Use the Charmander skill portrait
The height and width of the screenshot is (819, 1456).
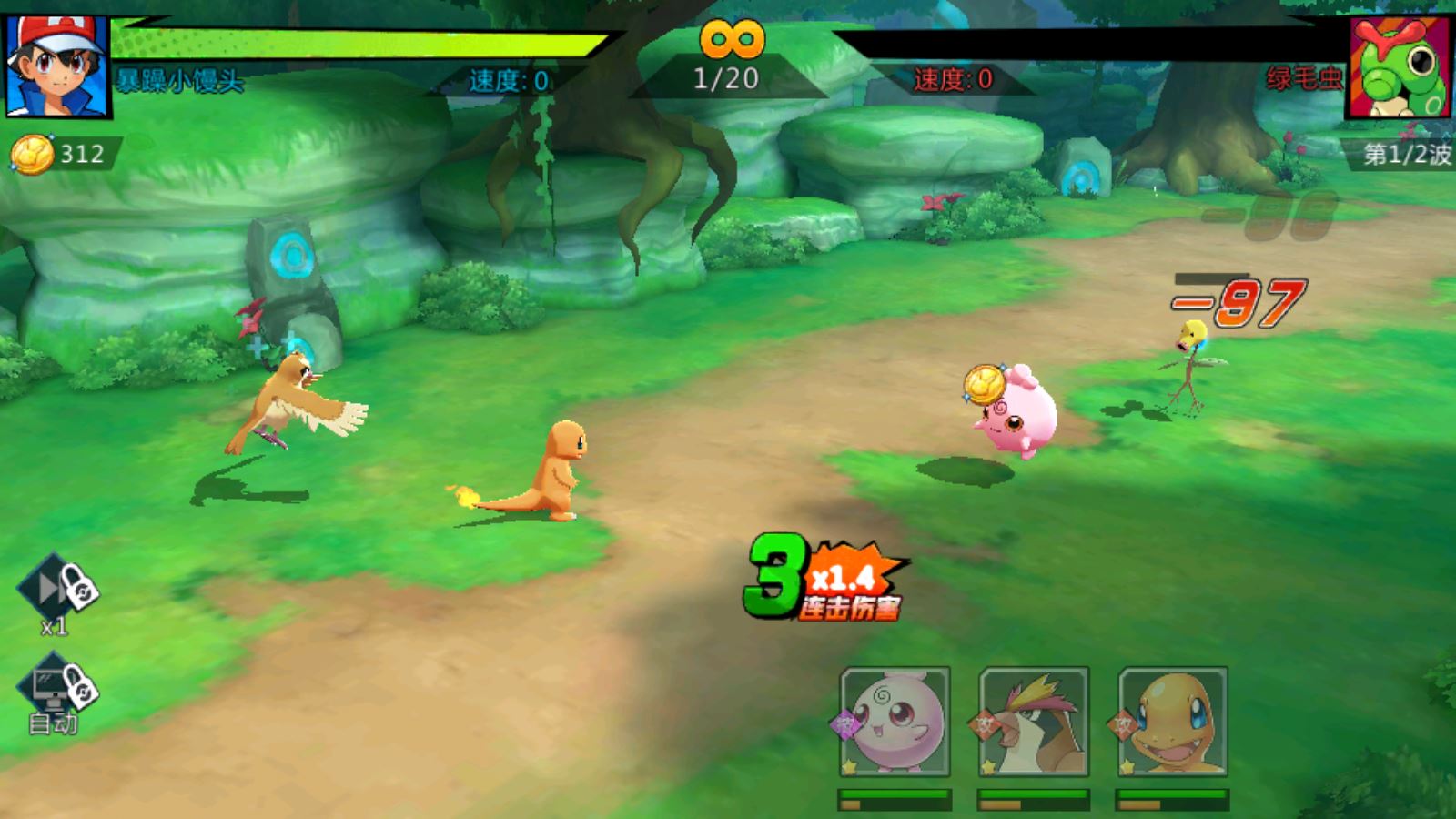point(1173,722)
